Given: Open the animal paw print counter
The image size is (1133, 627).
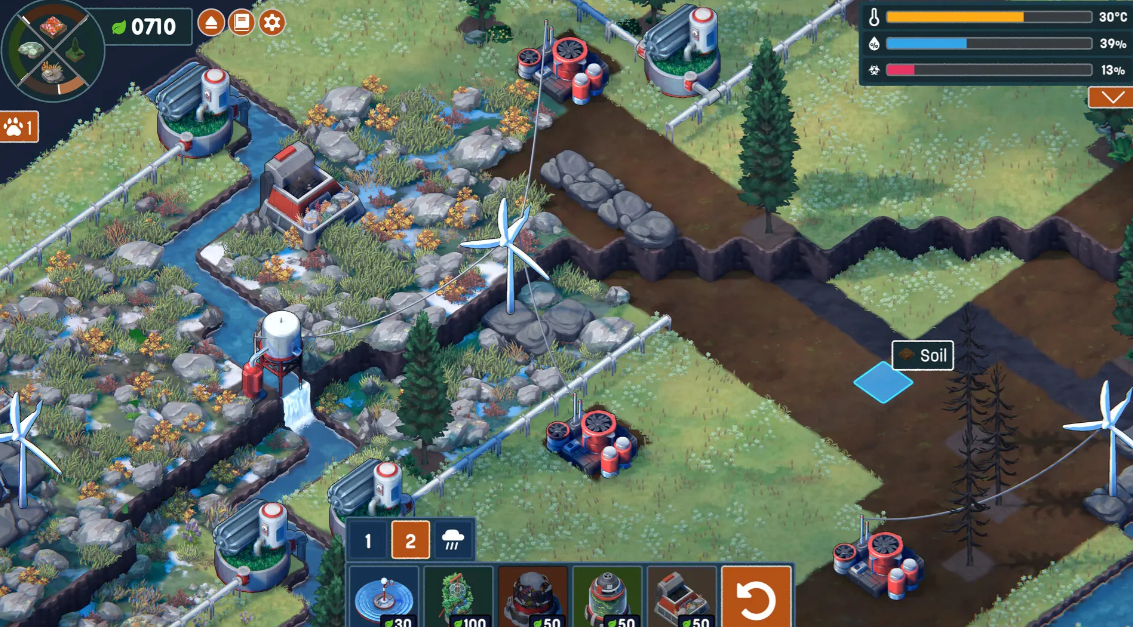Looking at the screenshot, I should point(19,127).
